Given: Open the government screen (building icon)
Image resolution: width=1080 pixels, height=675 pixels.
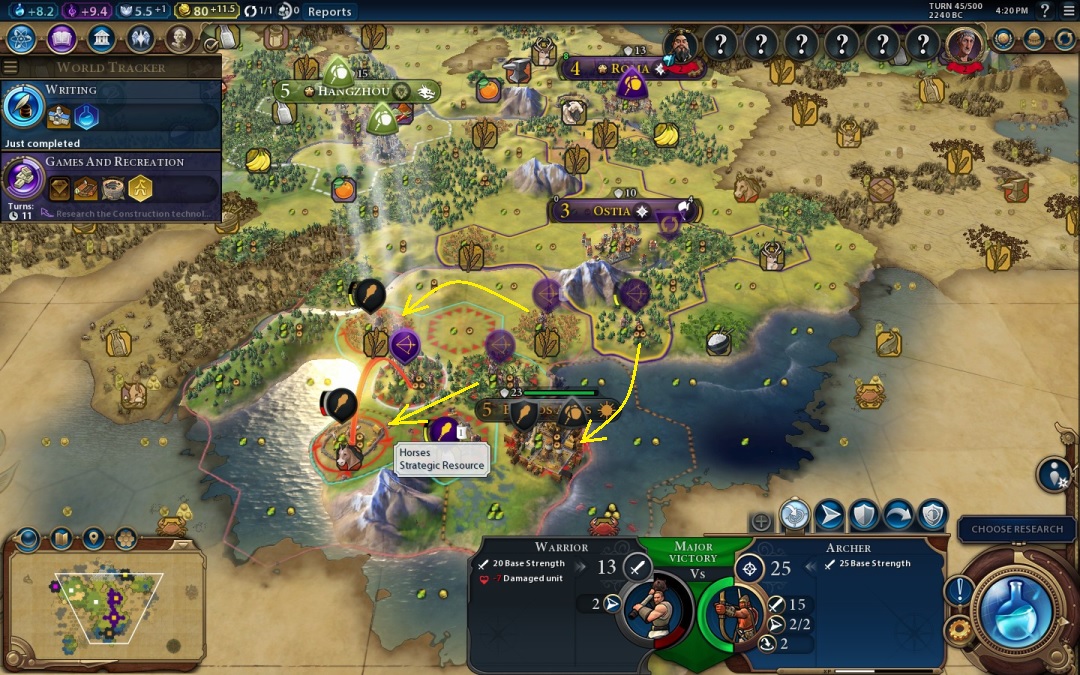Looking at the screenshot, I should (101, 39).
